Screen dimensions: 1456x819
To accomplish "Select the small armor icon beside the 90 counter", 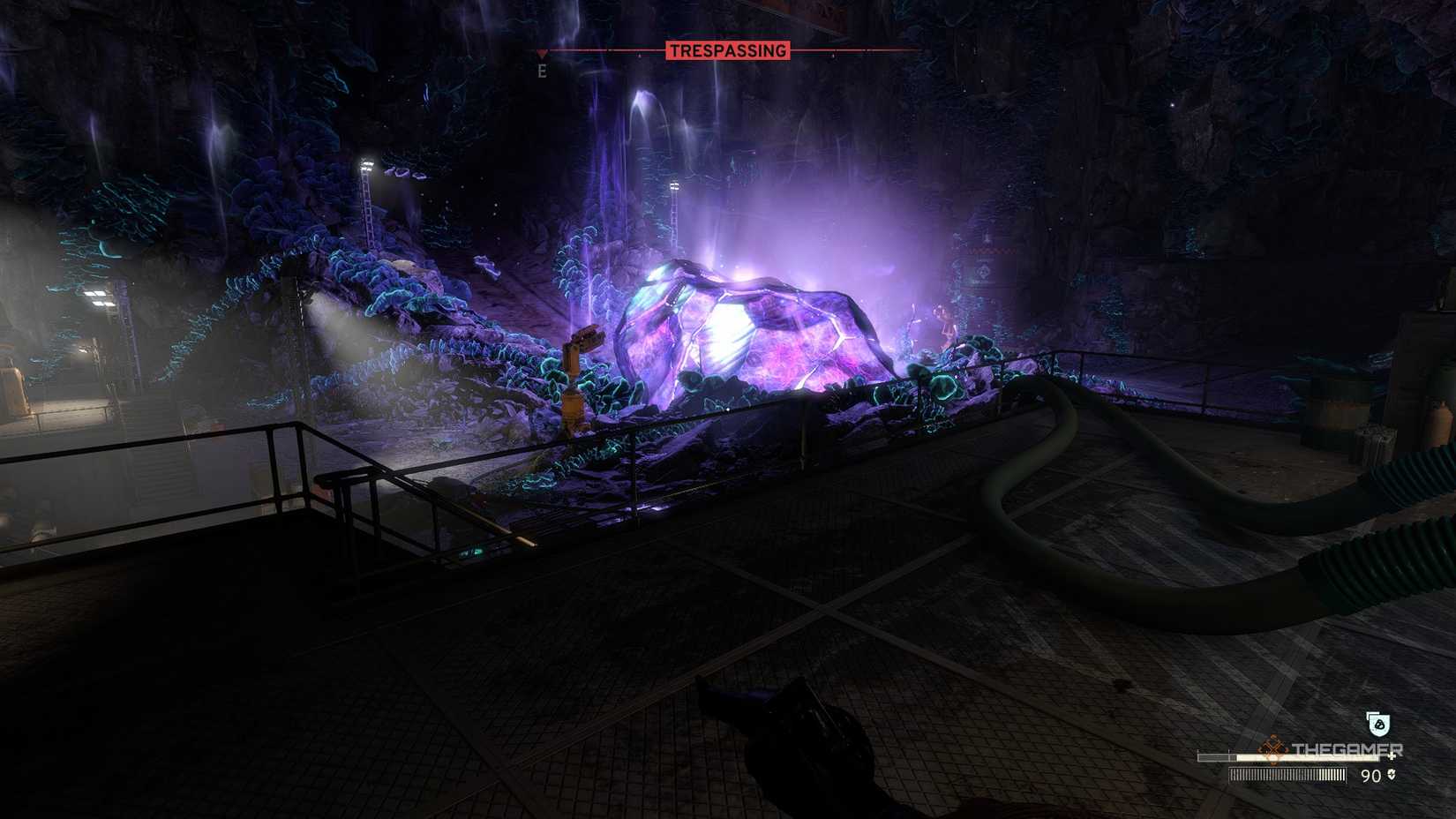I will click(1392, 775).
